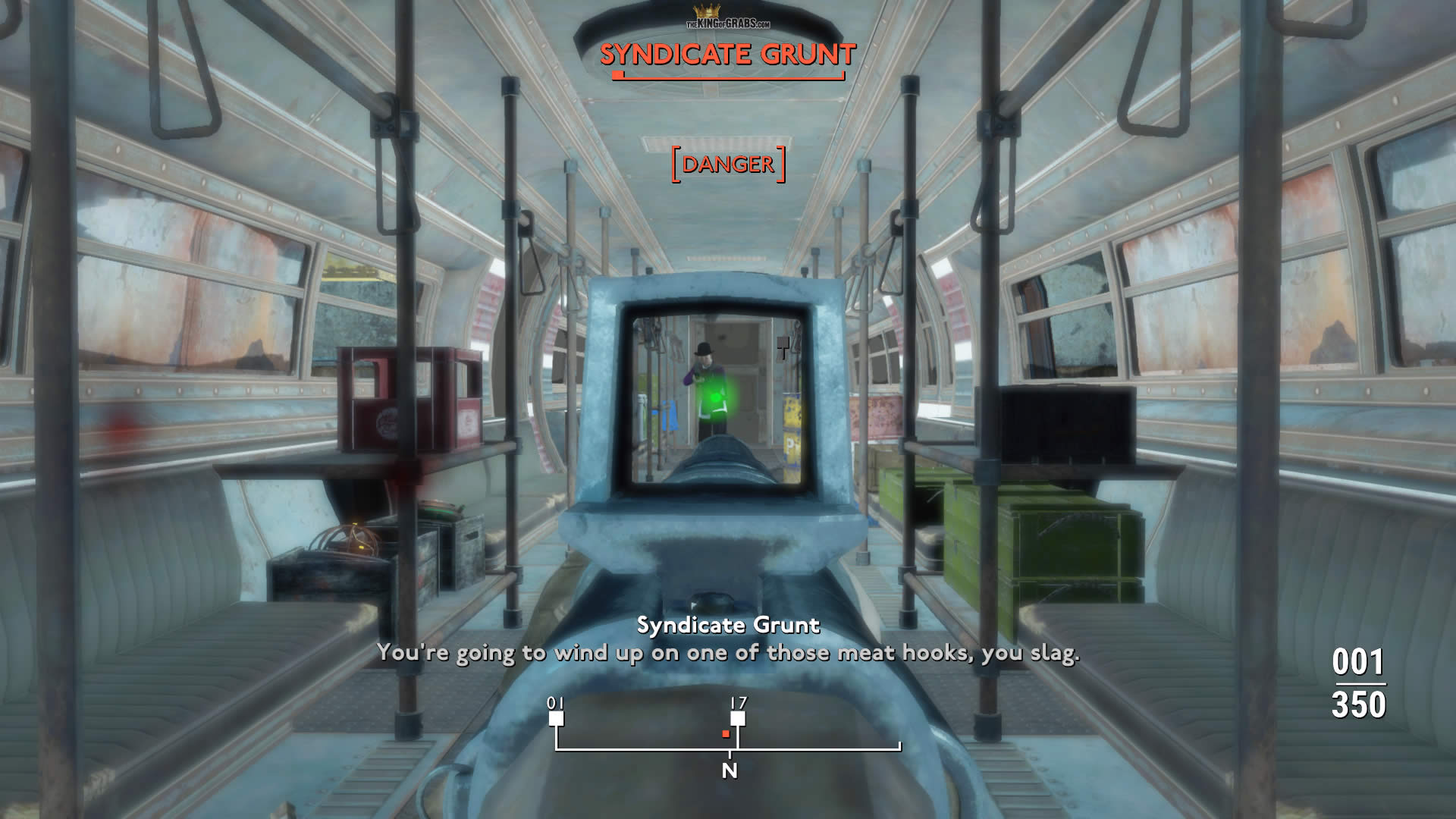This screenshot has height=819, width=1456.
Task: Open the TheKingOfGrabs.com watermark logo
Action: (728, 18)
